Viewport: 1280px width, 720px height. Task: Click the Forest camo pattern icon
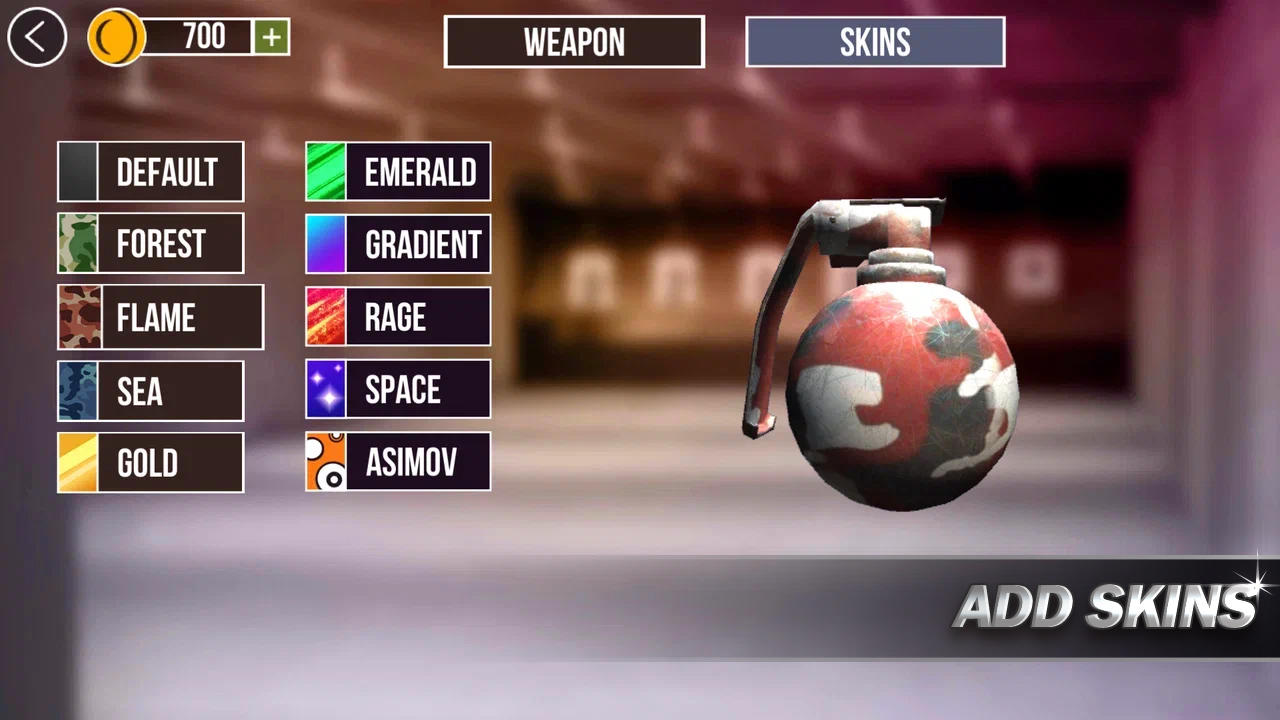tap(76, 243)
